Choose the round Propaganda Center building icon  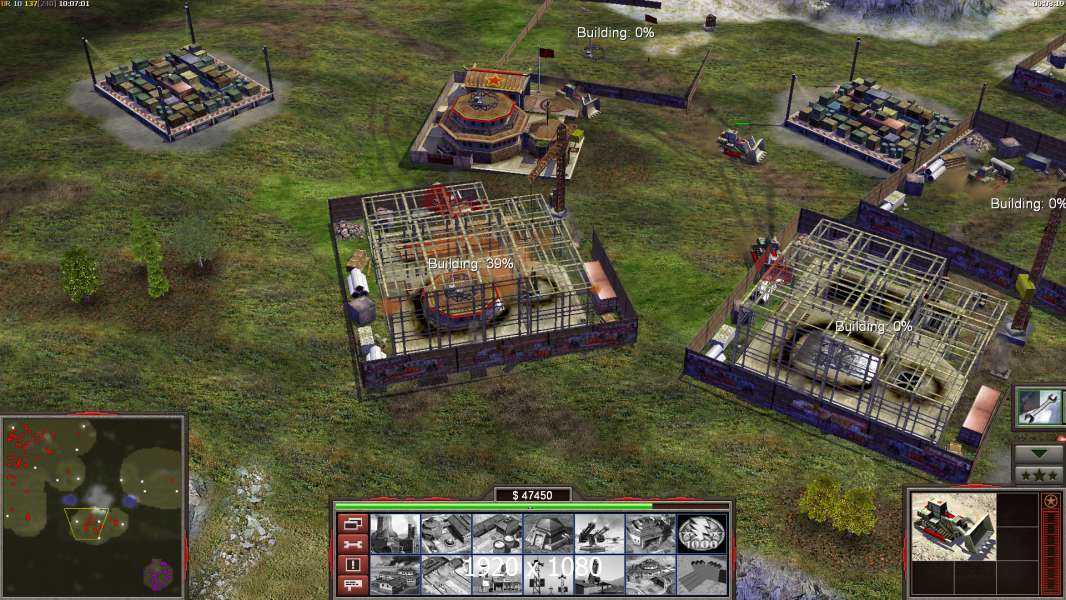tap(651, 574)
